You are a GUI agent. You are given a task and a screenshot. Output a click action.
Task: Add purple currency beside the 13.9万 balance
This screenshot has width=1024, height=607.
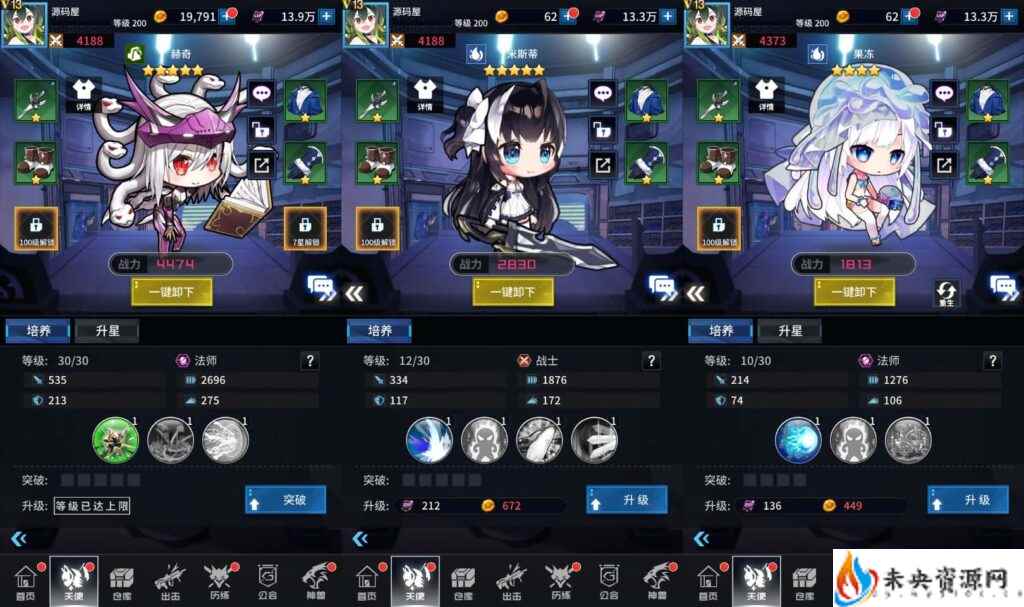(x=326, y=15)
